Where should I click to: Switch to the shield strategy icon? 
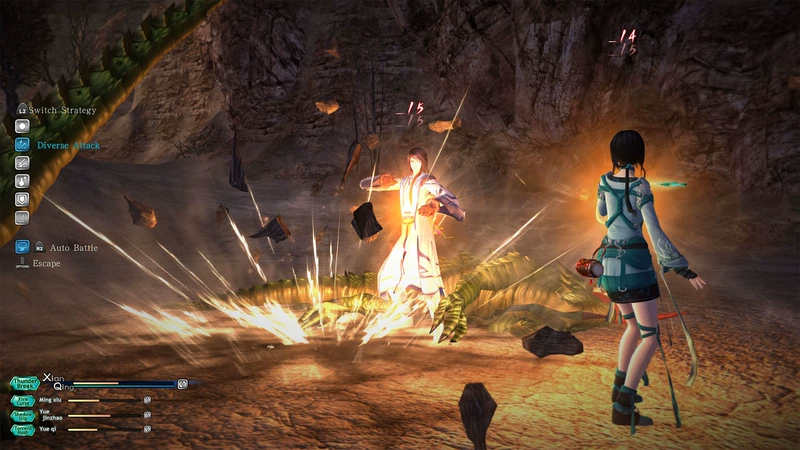pos(22,199)
